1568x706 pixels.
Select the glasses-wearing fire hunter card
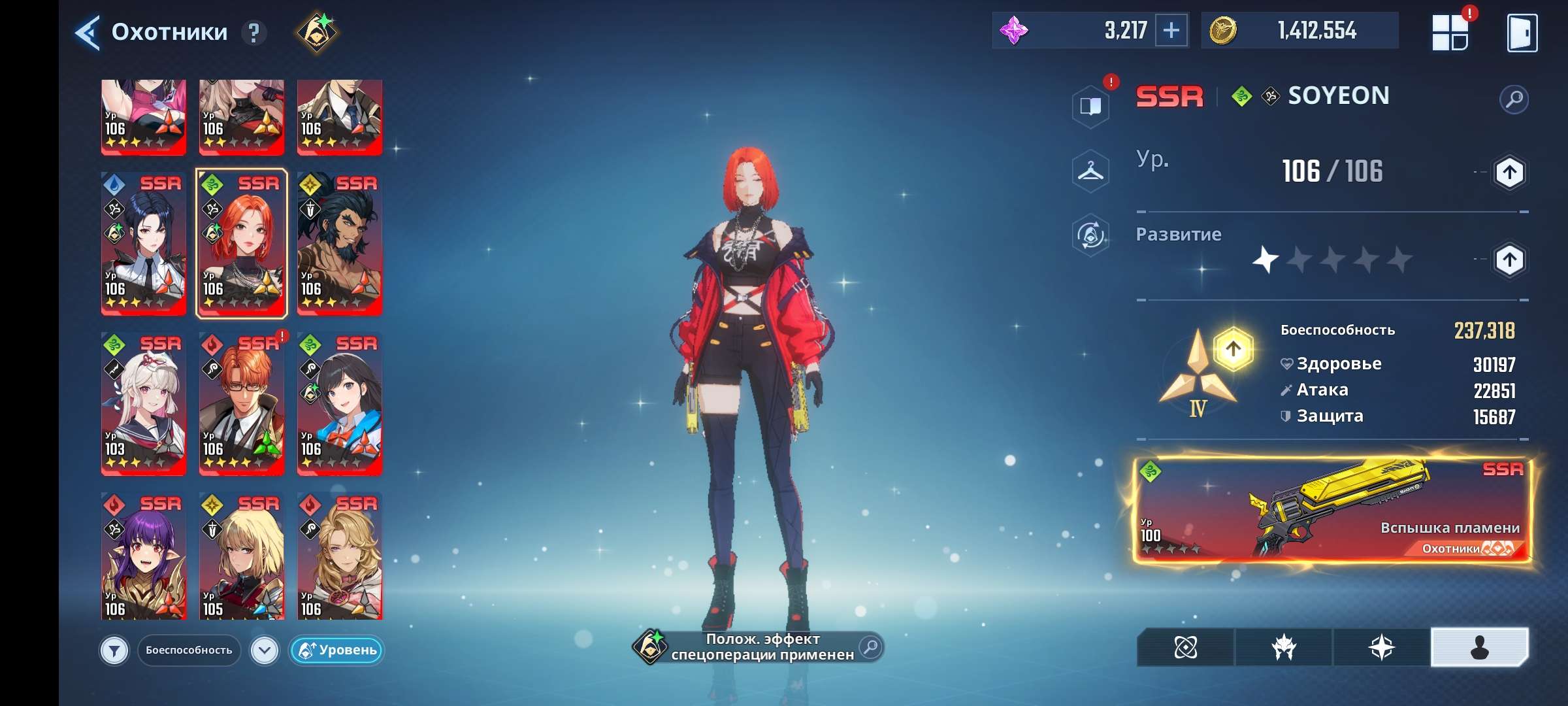tap(242, 403)
